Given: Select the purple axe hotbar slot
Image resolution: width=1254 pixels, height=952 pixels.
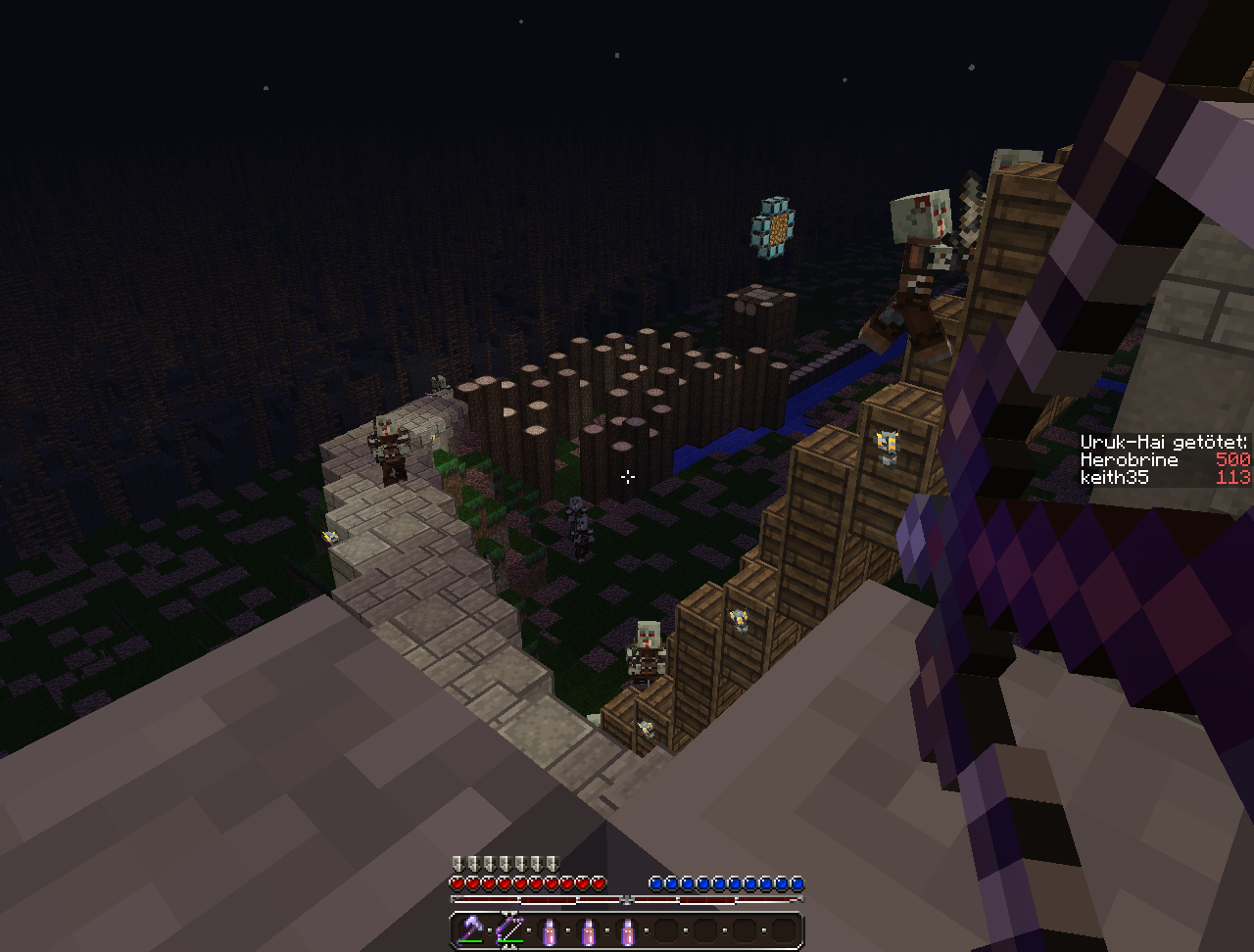Looking at the screenshot, I should pyautogui.click(x=471, y=928).
